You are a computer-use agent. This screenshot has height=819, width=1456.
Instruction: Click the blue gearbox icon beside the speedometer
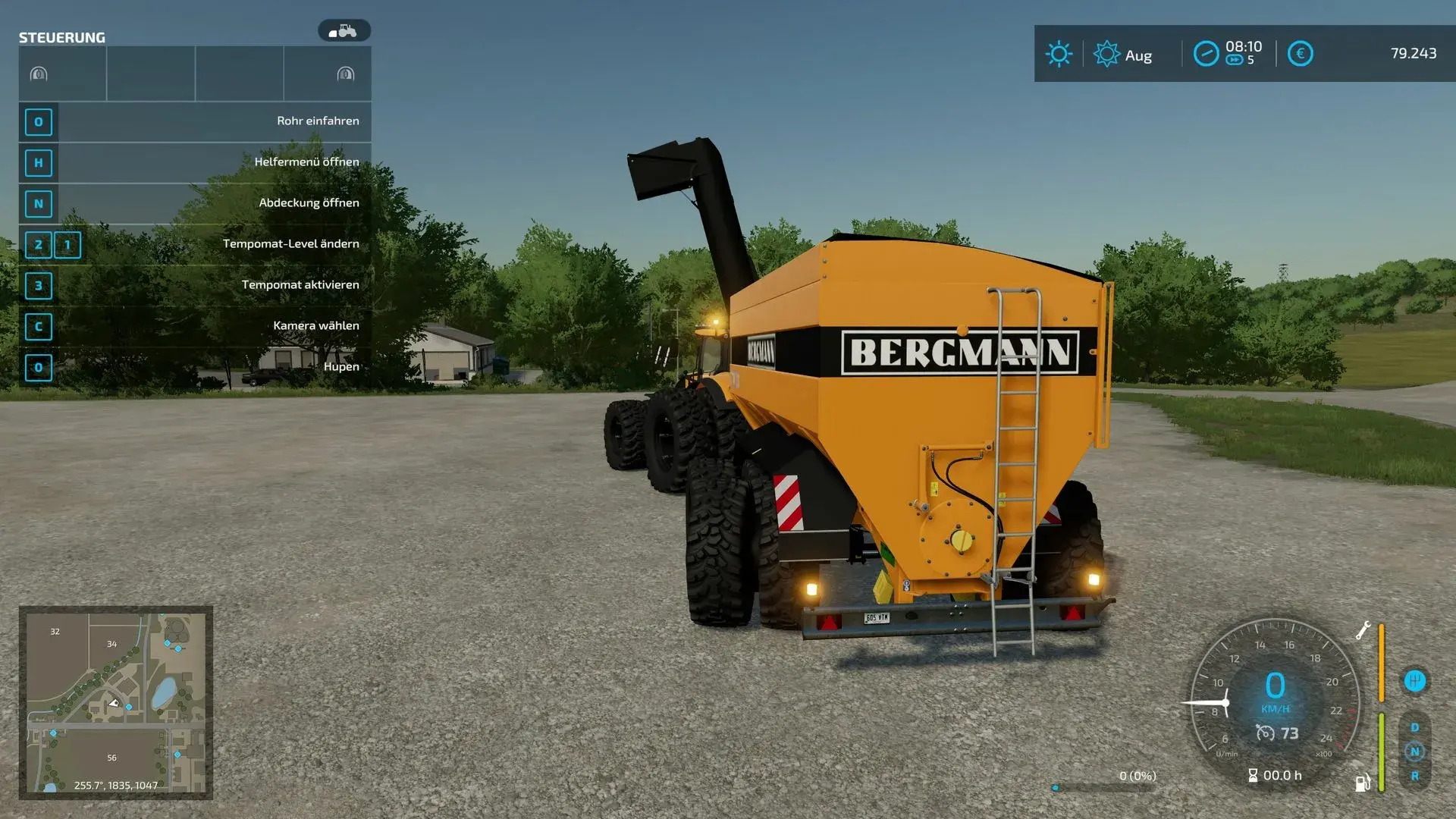pos(1414,681)
